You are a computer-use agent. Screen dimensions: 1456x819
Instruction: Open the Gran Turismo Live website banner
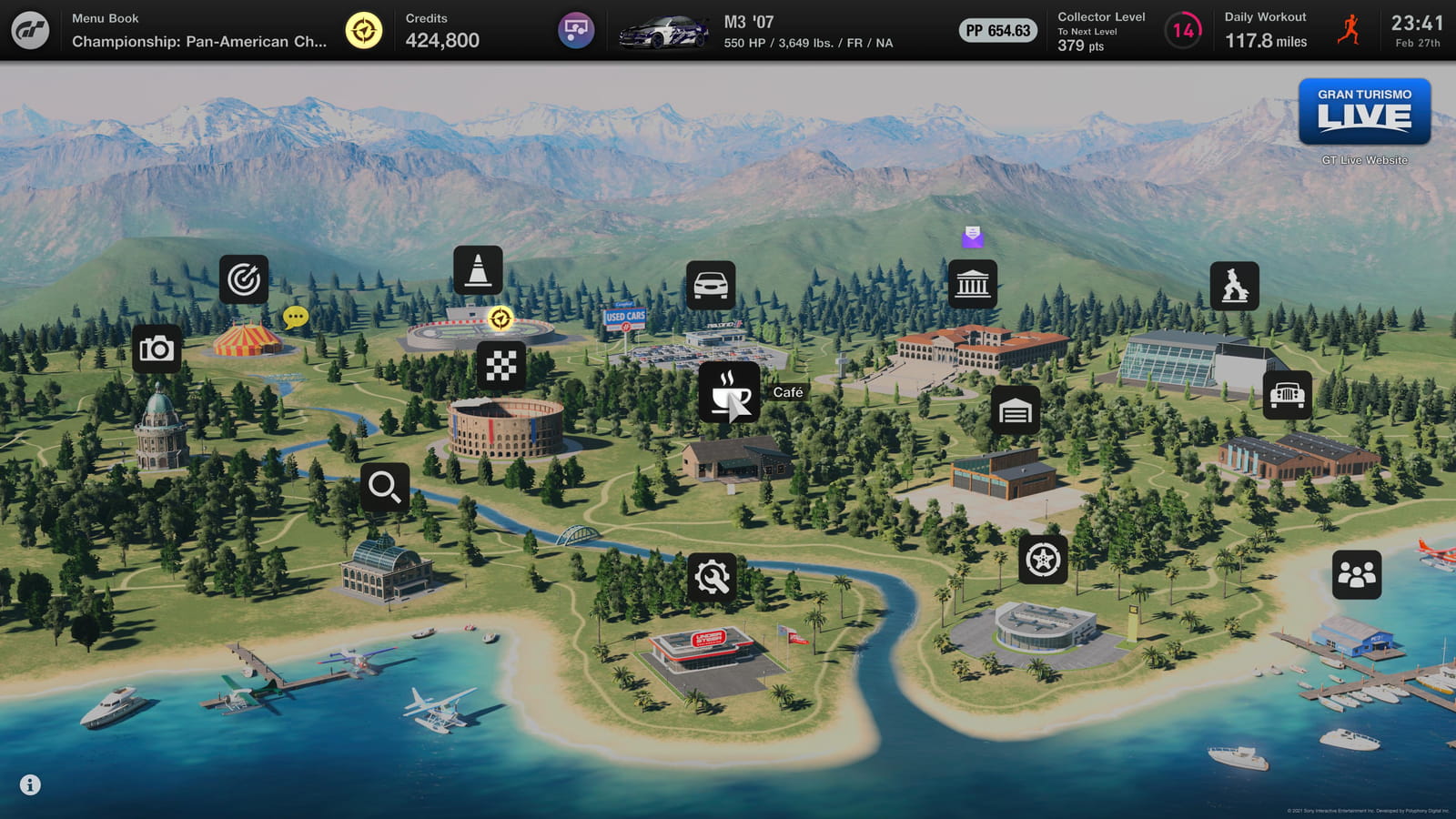click(x=1364, y=112)
